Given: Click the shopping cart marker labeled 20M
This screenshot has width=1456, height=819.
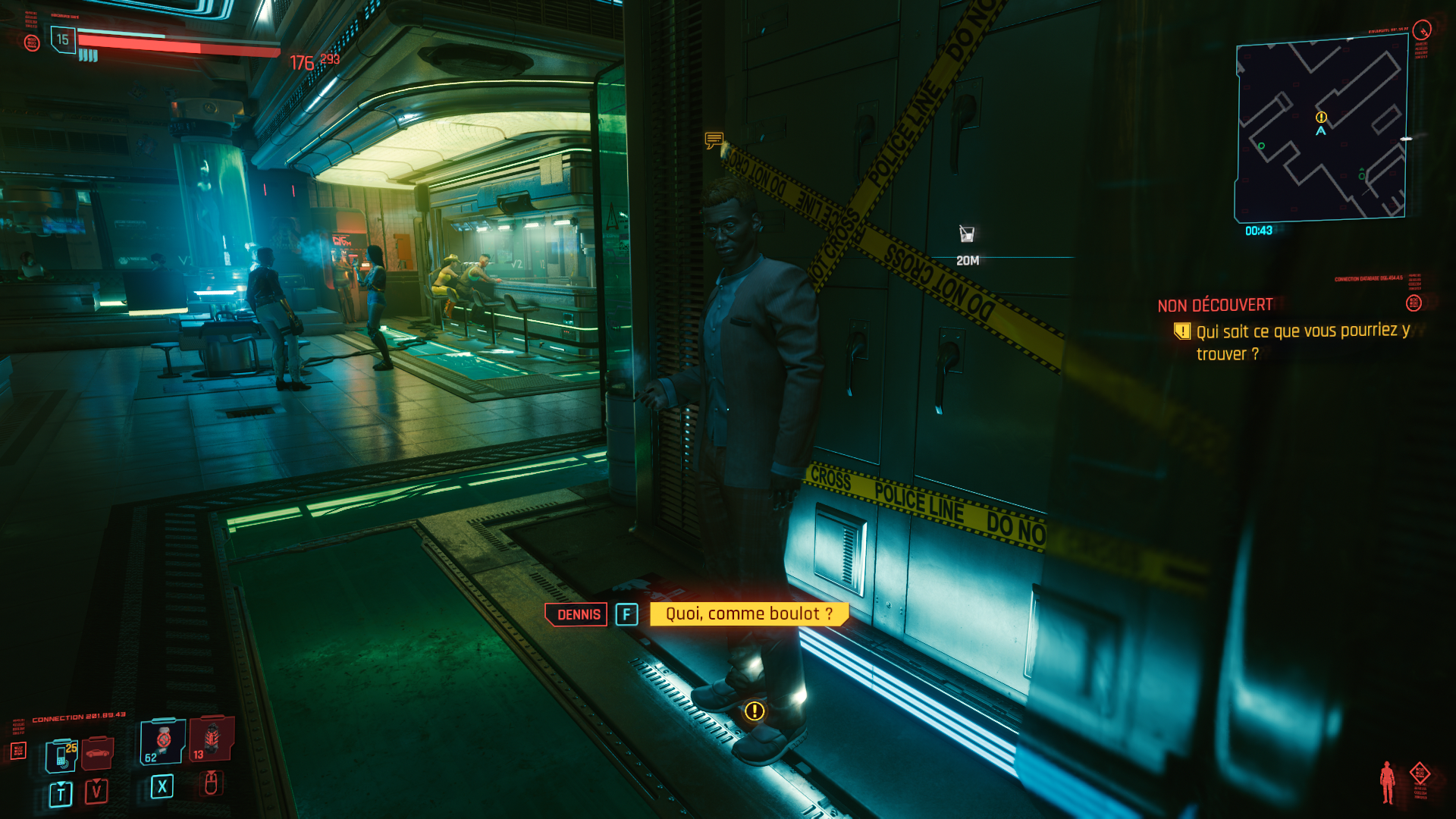Looking at the screenshot, I should [967, 234].
